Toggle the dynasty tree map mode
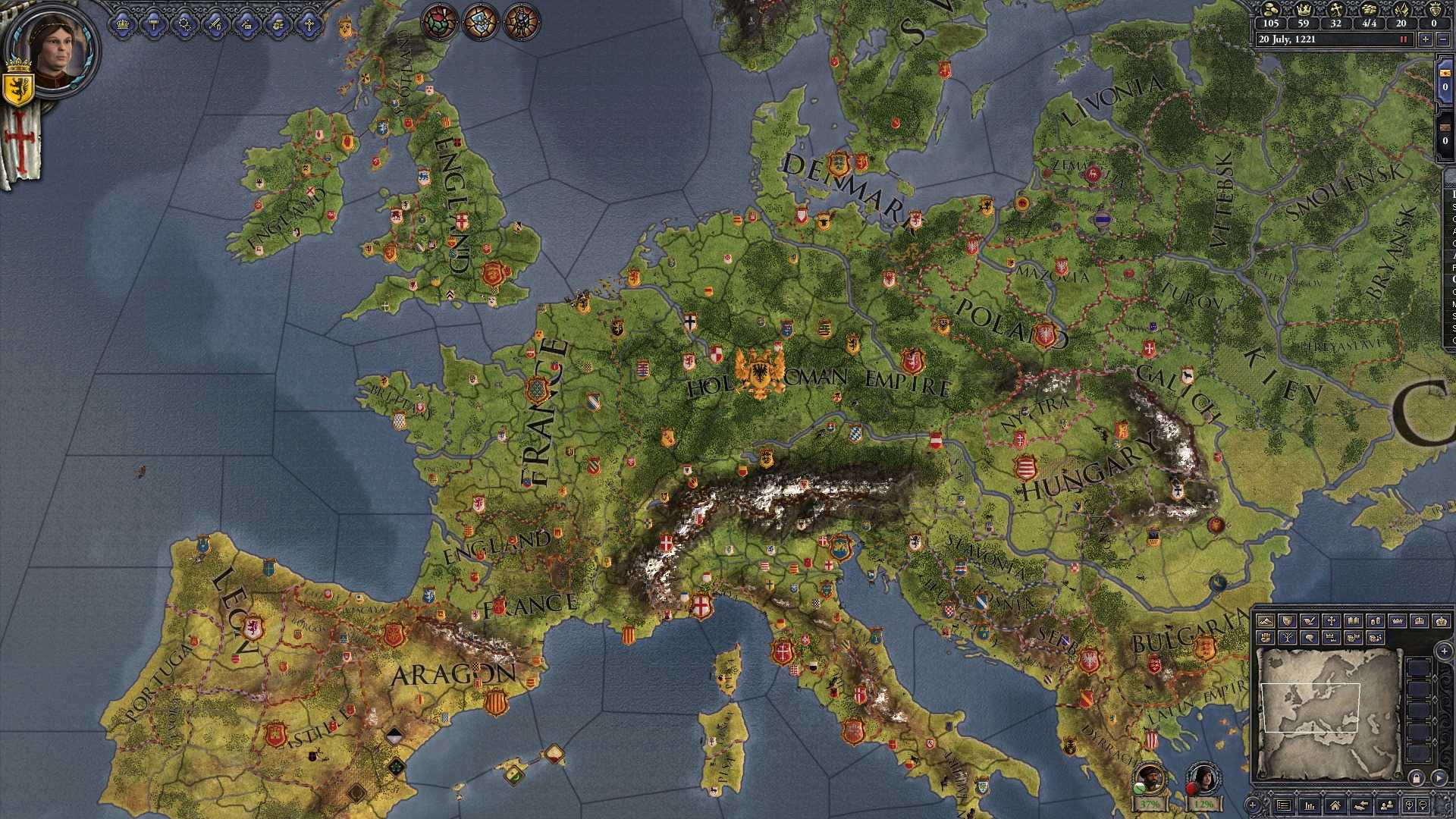 (1288, 638)
